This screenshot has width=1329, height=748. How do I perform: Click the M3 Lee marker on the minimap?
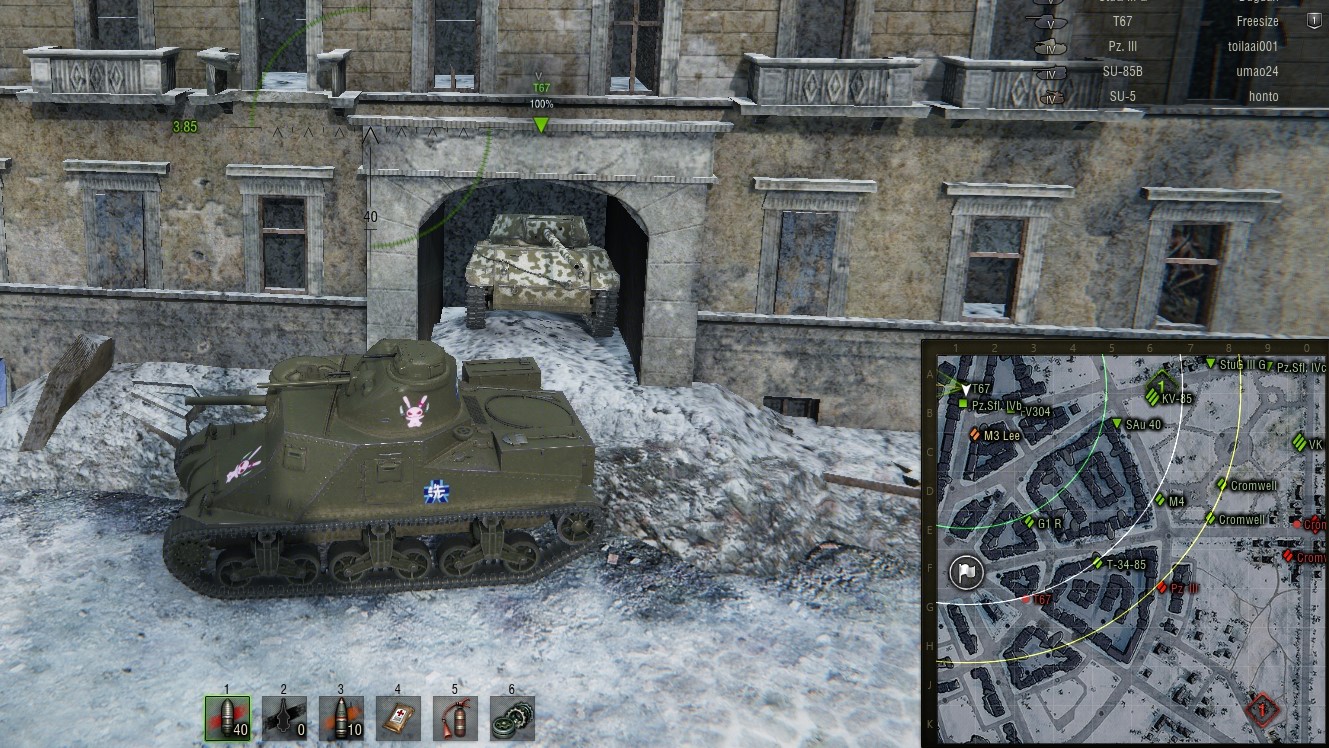click(x=975, y=434)
